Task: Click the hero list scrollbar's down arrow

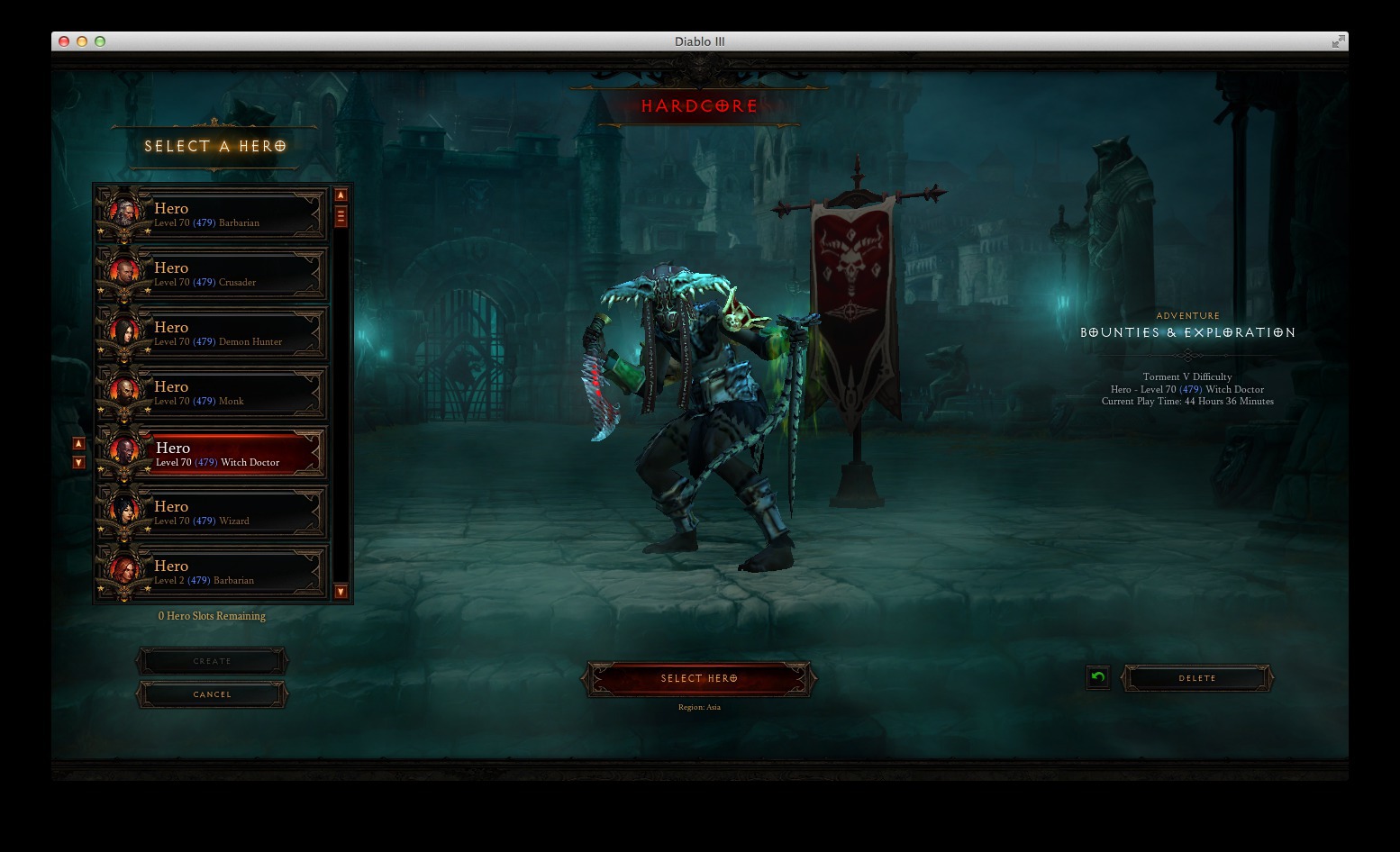Action: pos(341,592)
